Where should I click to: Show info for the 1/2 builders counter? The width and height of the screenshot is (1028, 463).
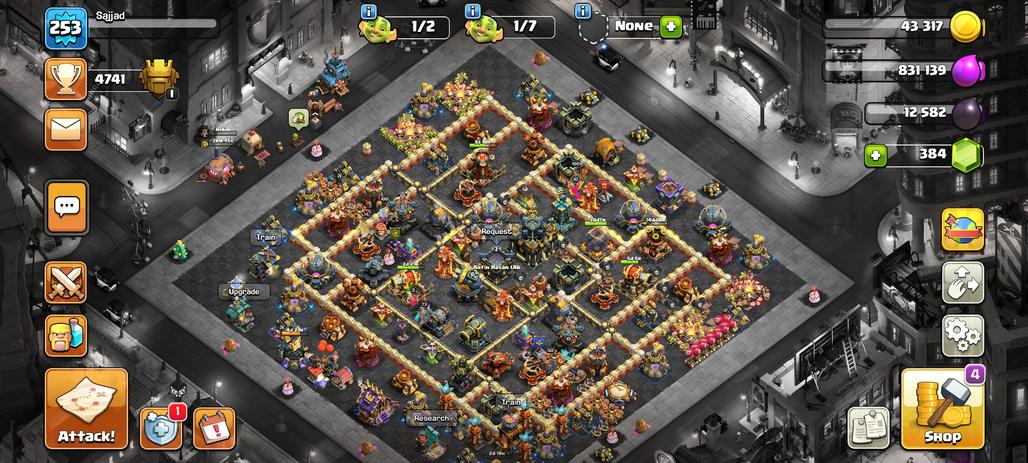[368, 11]
